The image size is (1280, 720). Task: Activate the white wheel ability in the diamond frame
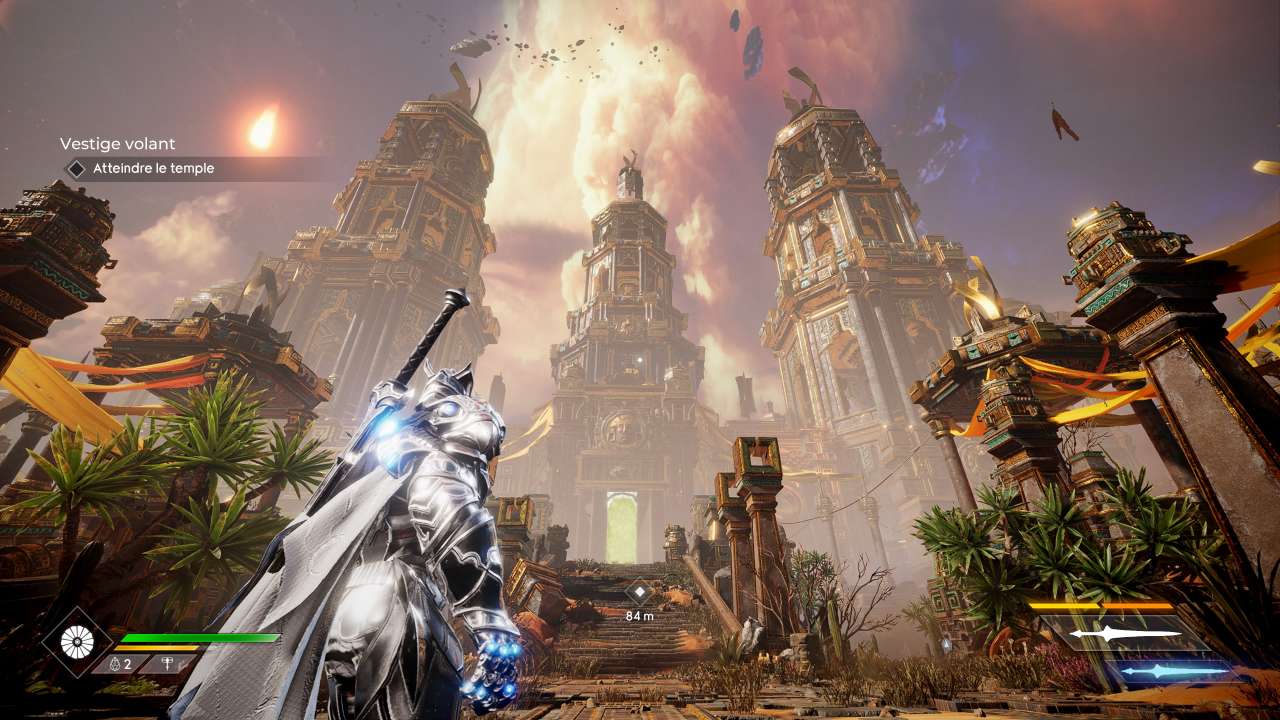click(76, 642)
